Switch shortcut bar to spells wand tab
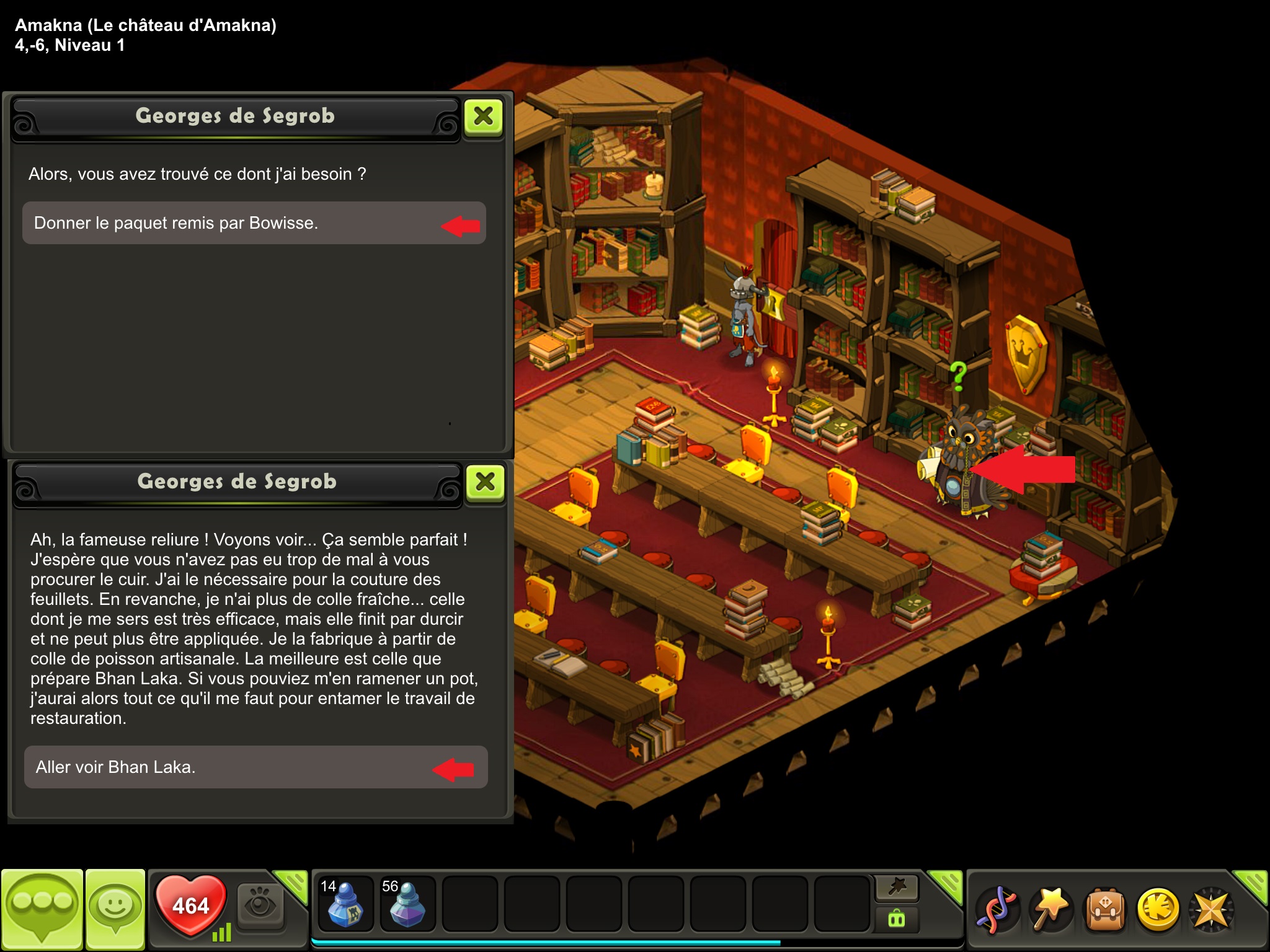 pyautogui.click(x=897, y=888)
